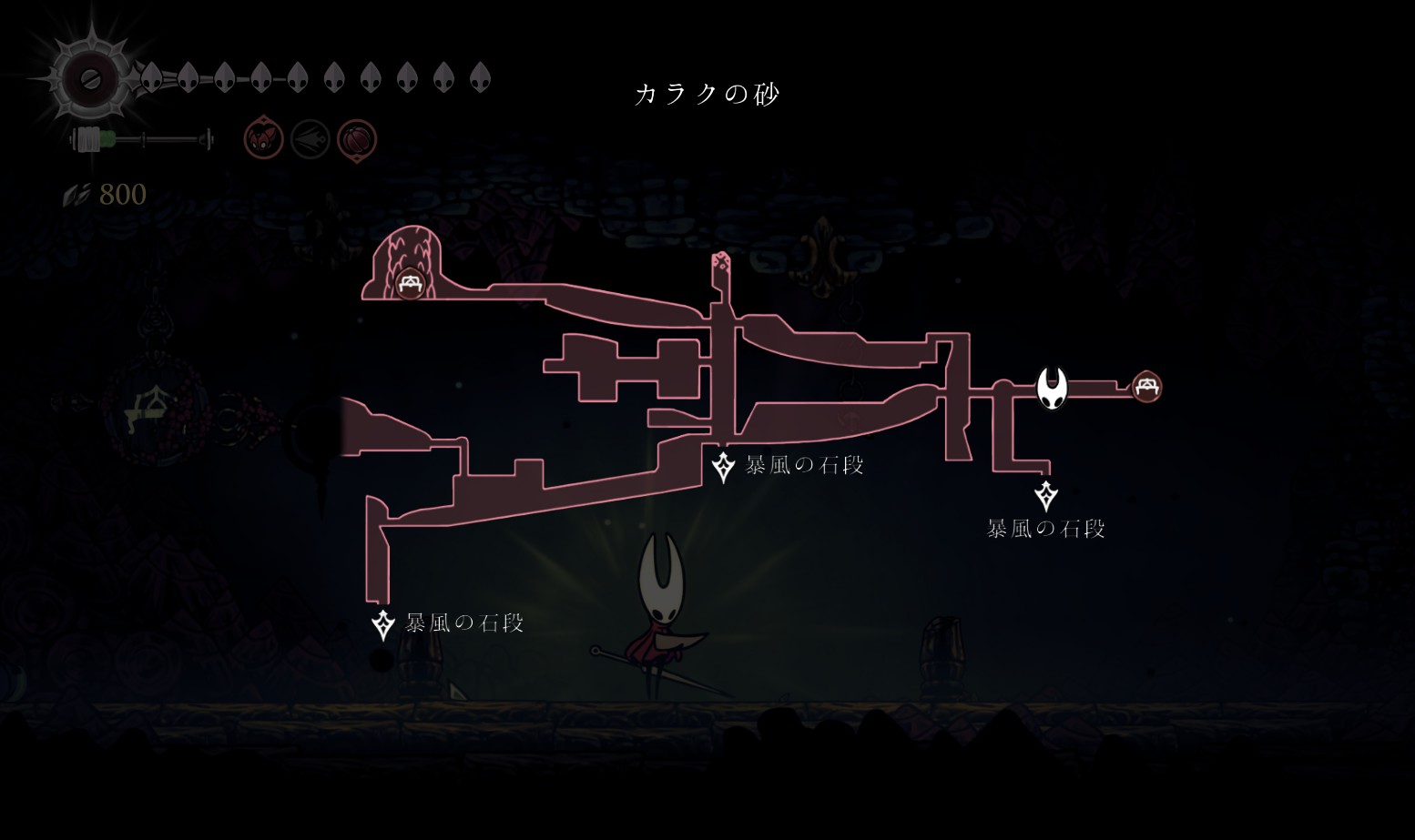Select the 暴風の石段 exit marker beneath the long western shaft
Viewport: 1415px width, 840px height.
click(x=383, y=624)
